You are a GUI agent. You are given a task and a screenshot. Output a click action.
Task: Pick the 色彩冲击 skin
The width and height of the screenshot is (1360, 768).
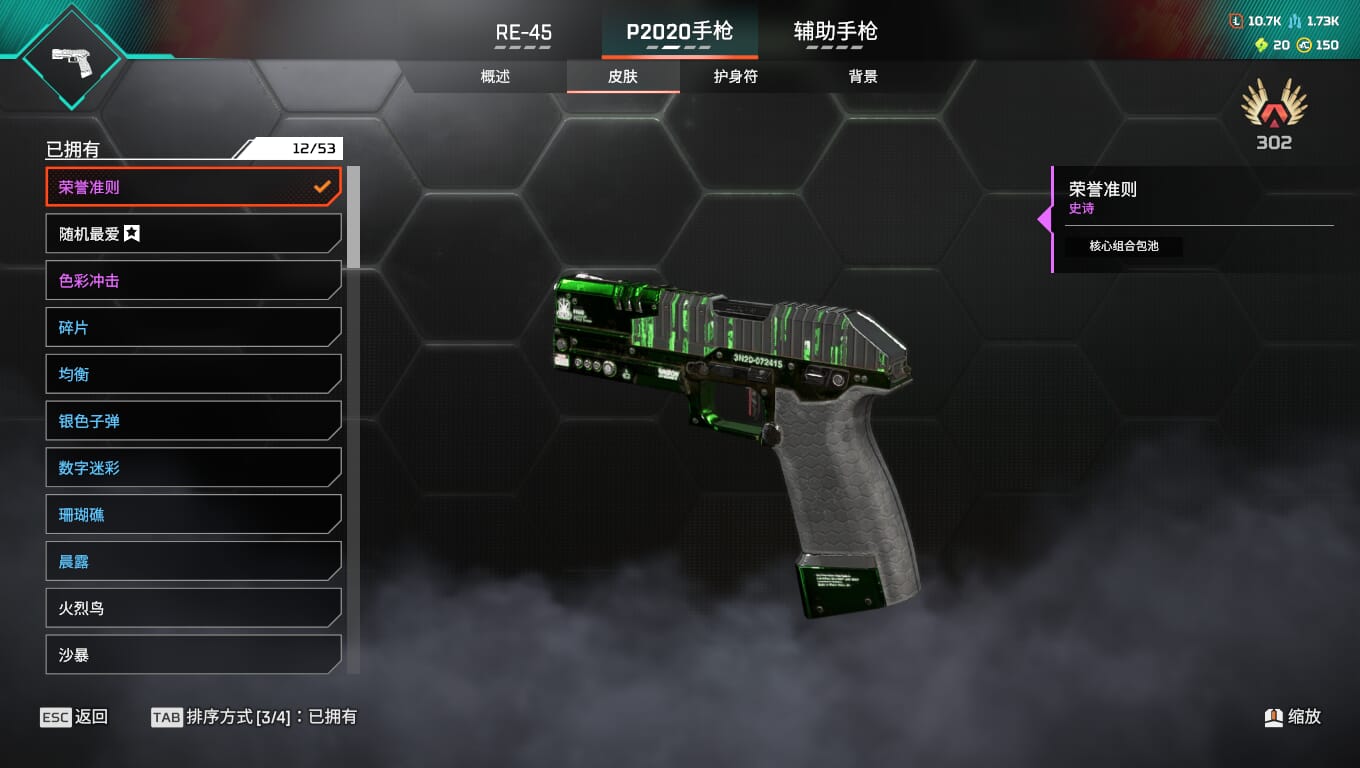(x=193, y=281)
